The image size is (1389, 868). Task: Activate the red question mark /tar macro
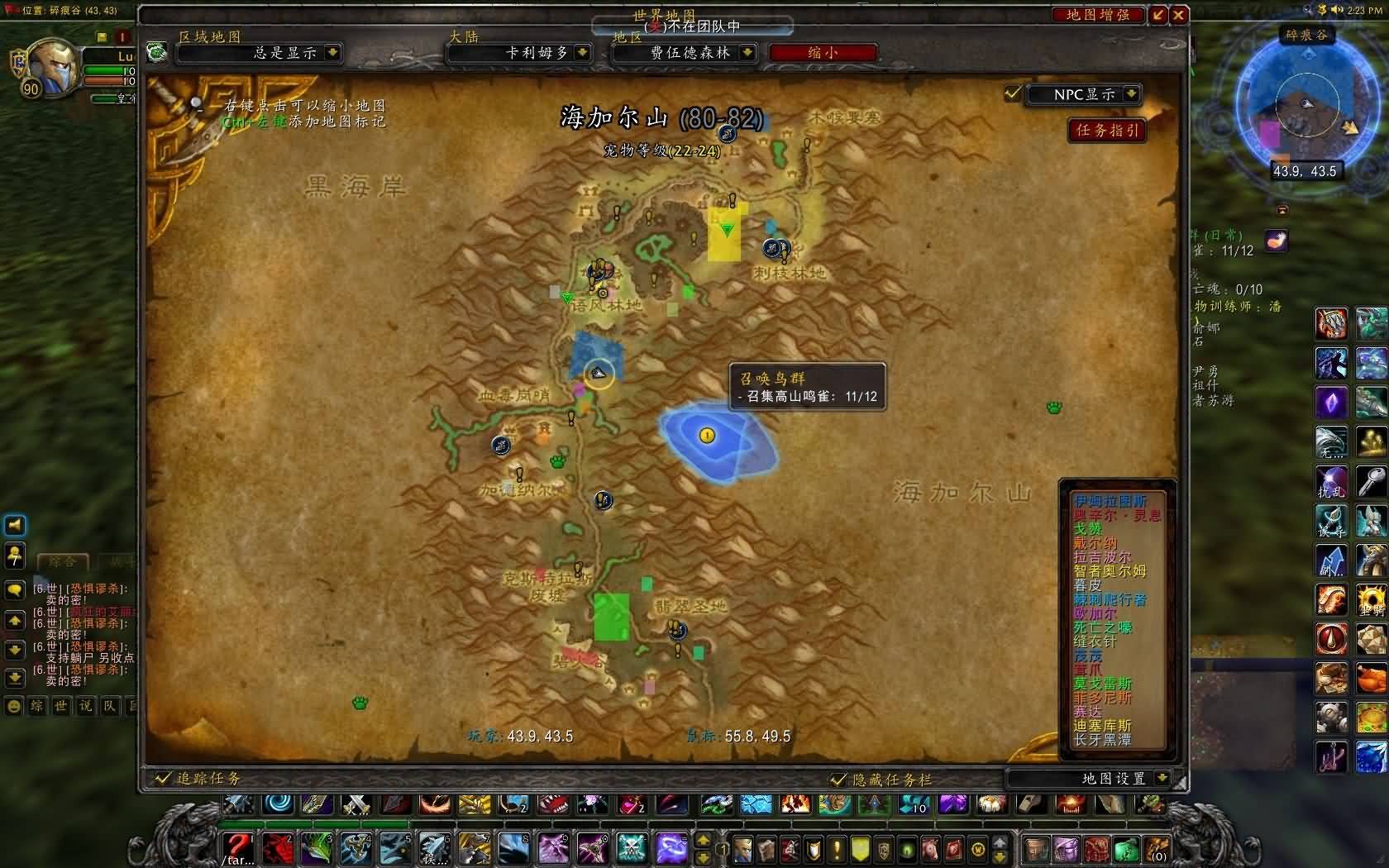237,847
